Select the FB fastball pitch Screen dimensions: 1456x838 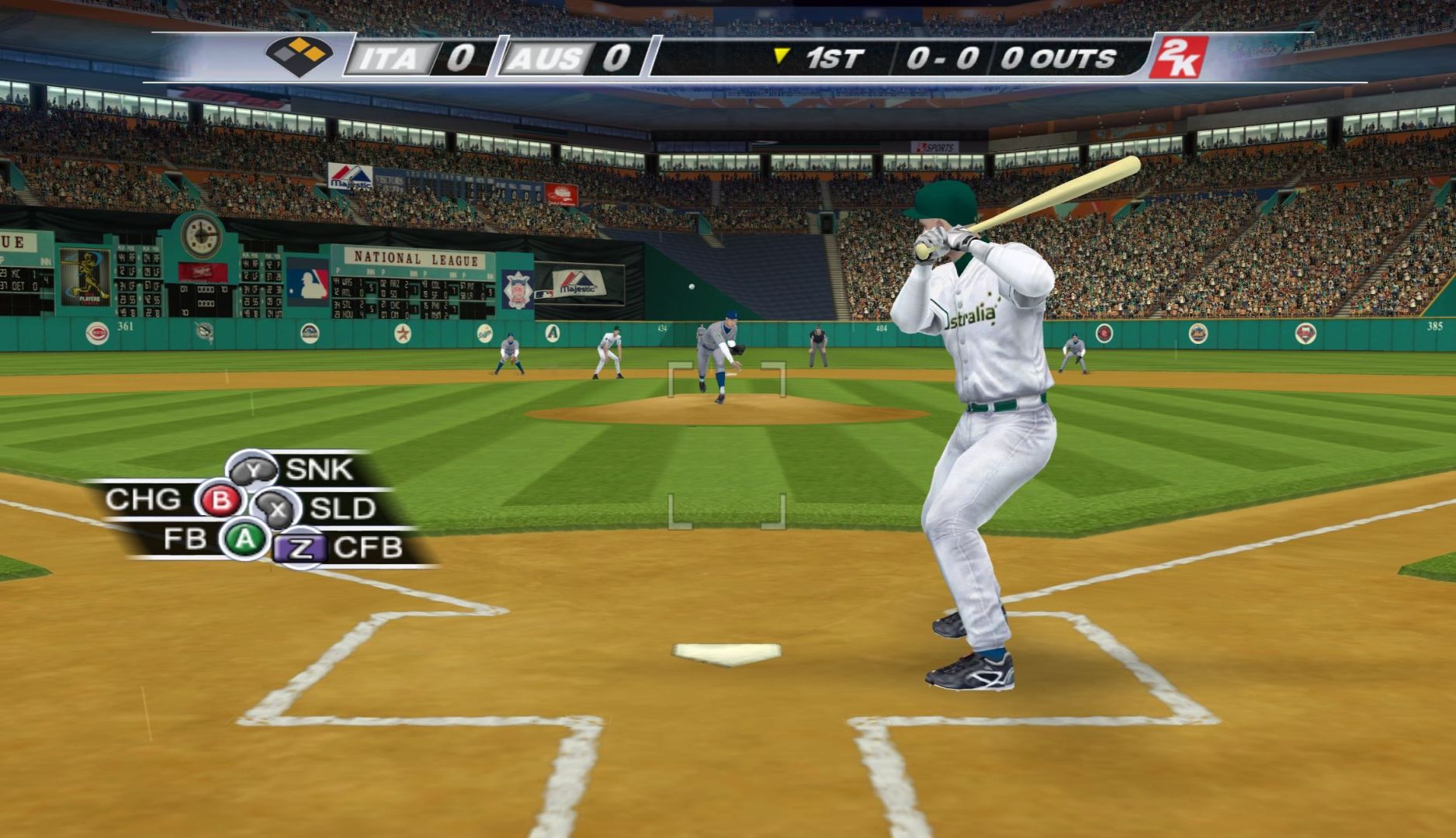[x=244, y=539]
